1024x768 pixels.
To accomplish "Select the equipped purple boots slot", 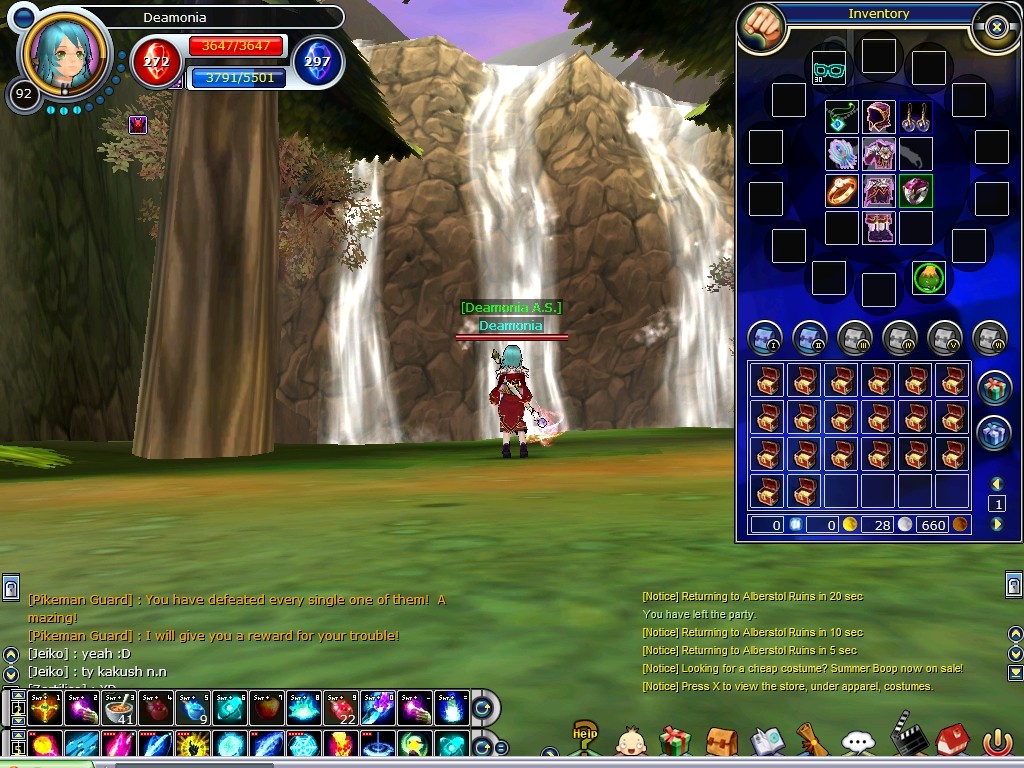I will click(x=879, y=227).
